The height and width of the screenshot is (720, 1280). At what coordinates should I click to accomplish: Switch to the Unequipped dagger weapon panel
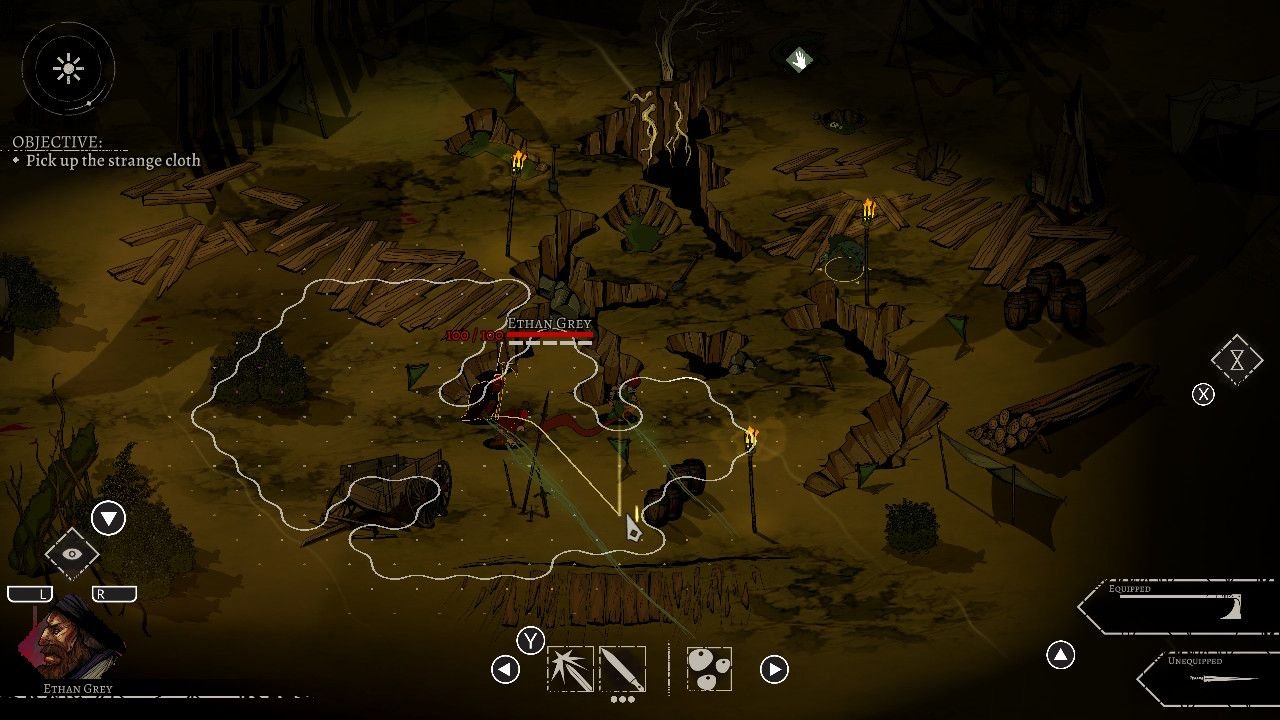[x=1212, y=677]
